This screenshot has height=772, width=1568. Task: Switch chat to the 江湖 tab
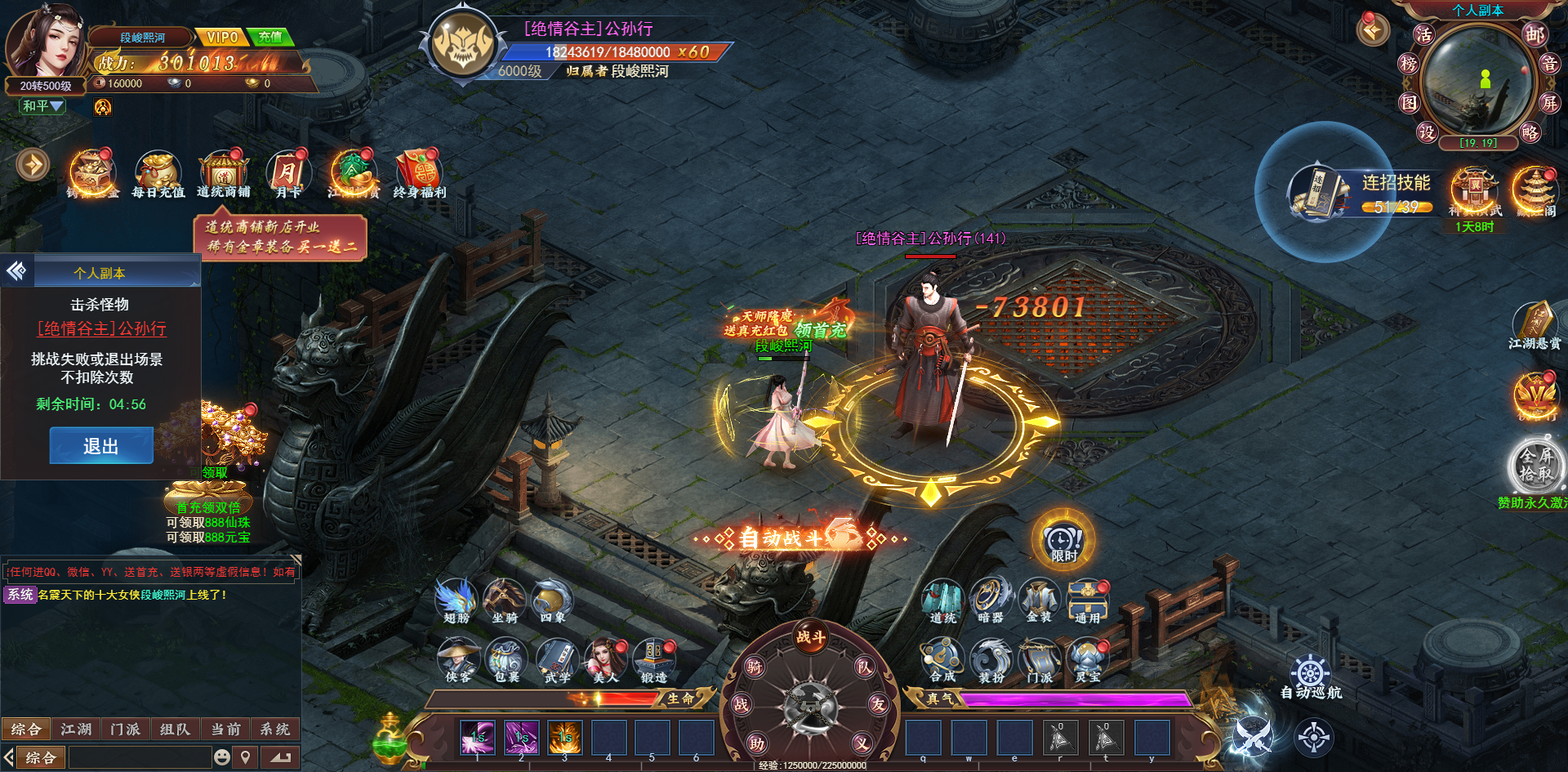click(76, 729)
